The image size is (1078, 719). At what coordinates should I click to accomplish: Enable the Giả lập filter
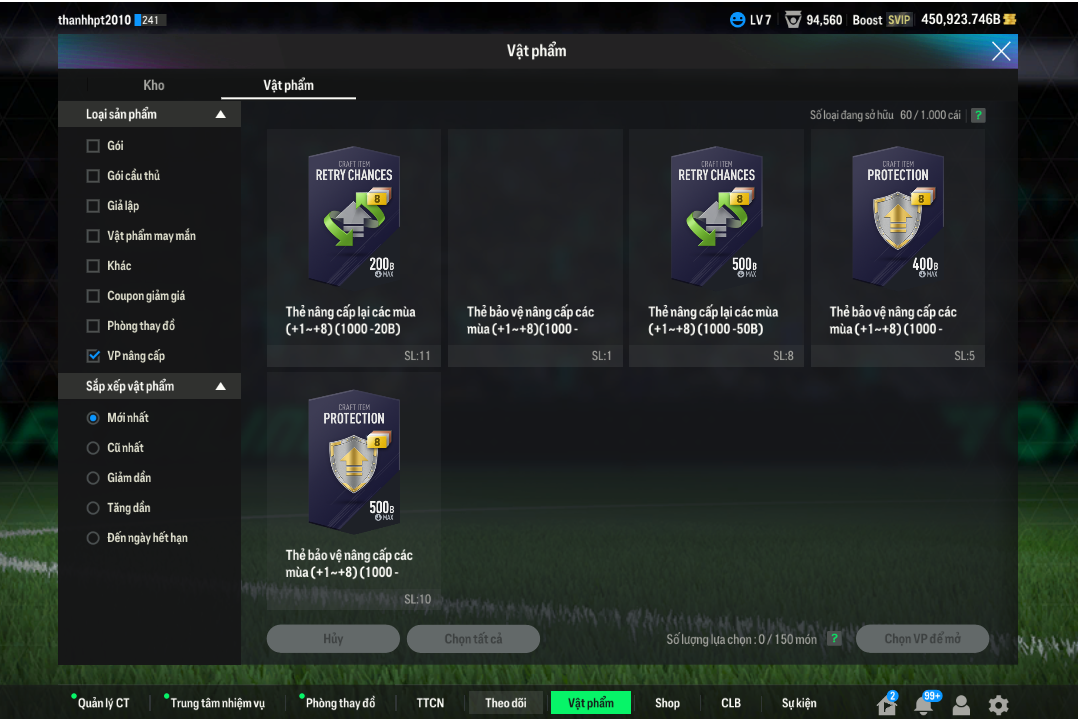[x=94, y=206]
